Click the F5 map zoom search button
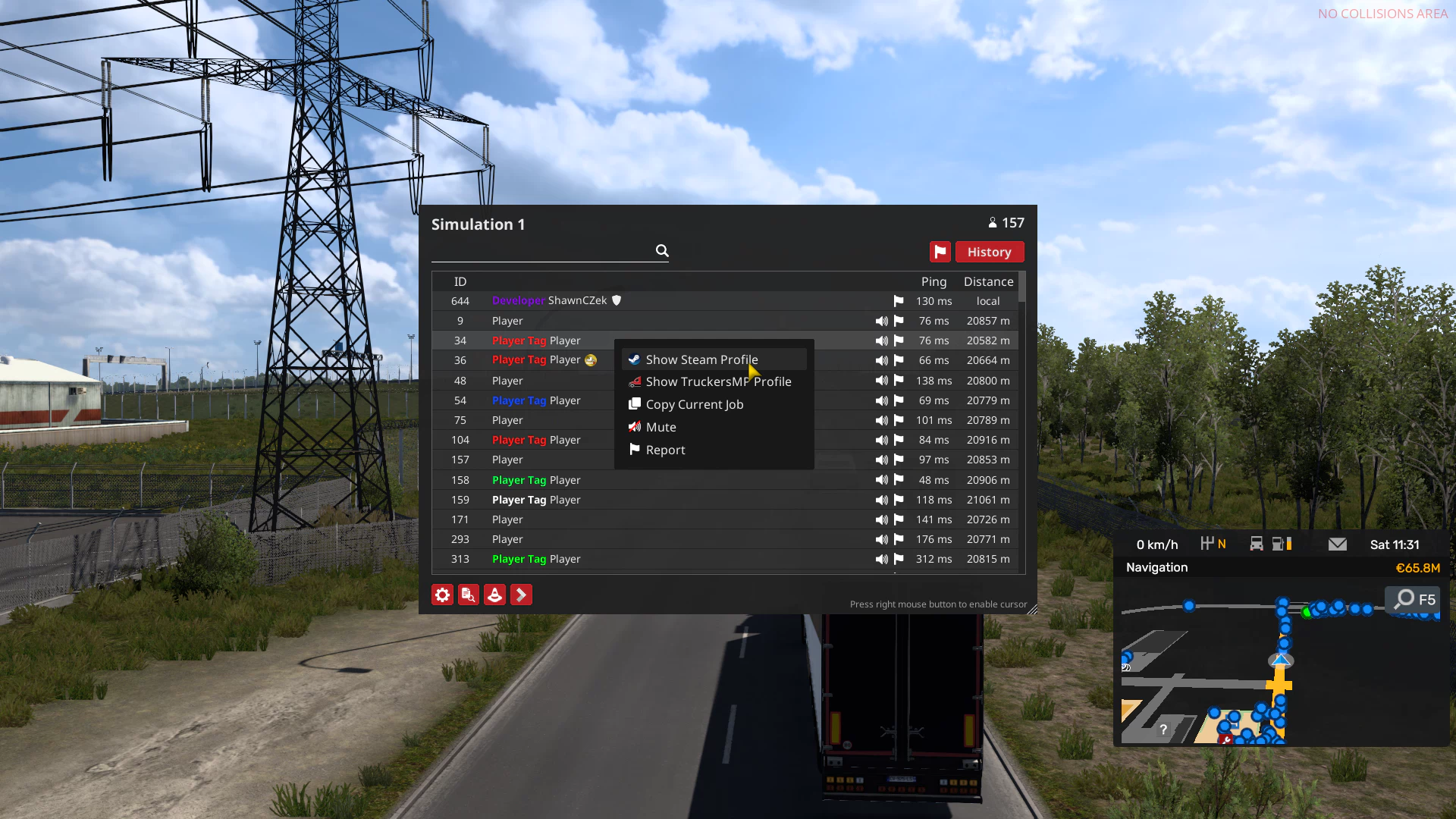This screenshot has height=819, width=1456. click(x=1410, y=599)
